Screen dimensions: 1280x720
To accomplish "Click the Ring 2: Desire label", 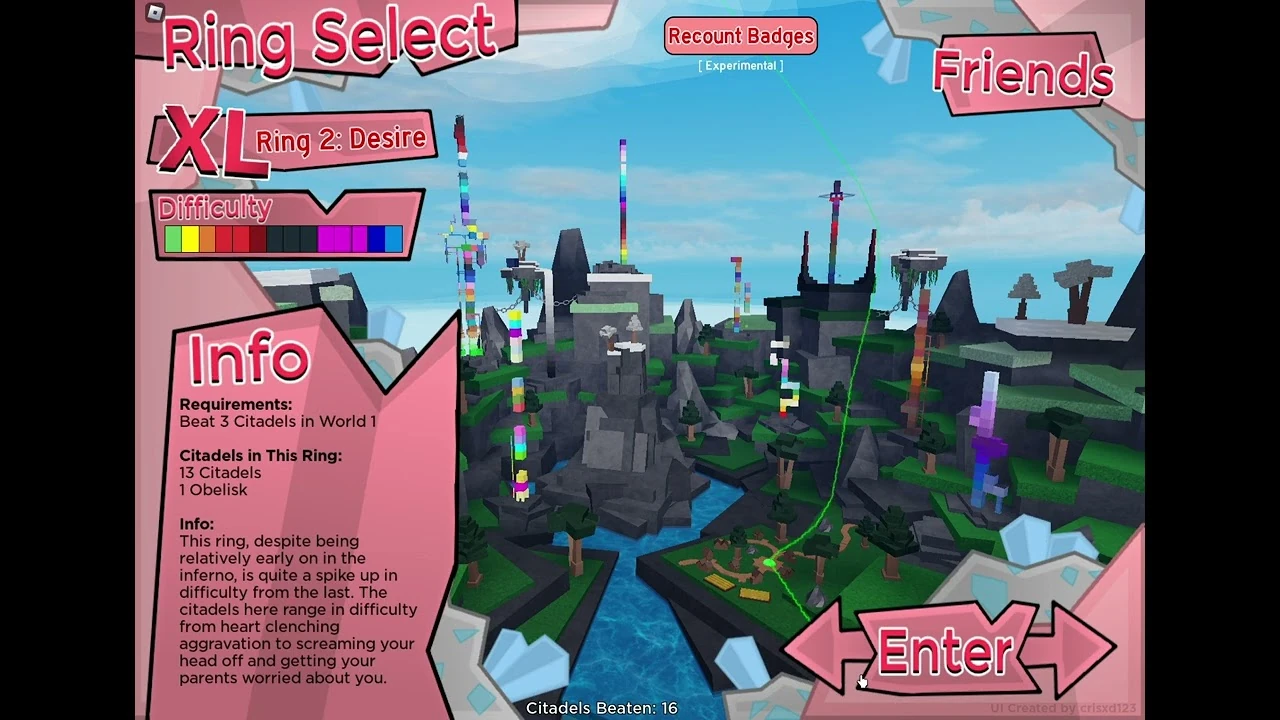I will pyautogui.click(x=340, y=140).
